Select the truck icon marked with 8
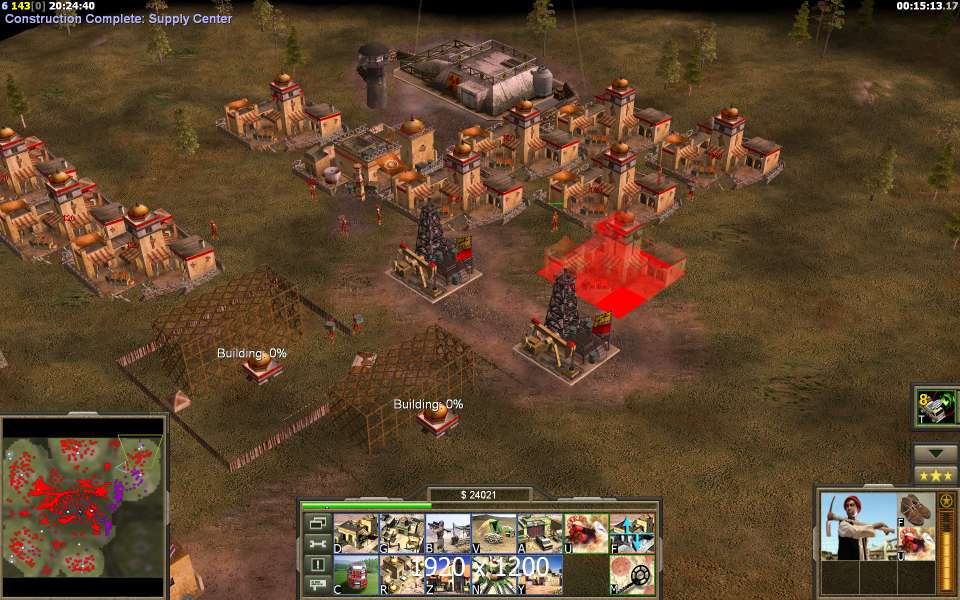This screenshot has height=600, width=960. (937, 408)
